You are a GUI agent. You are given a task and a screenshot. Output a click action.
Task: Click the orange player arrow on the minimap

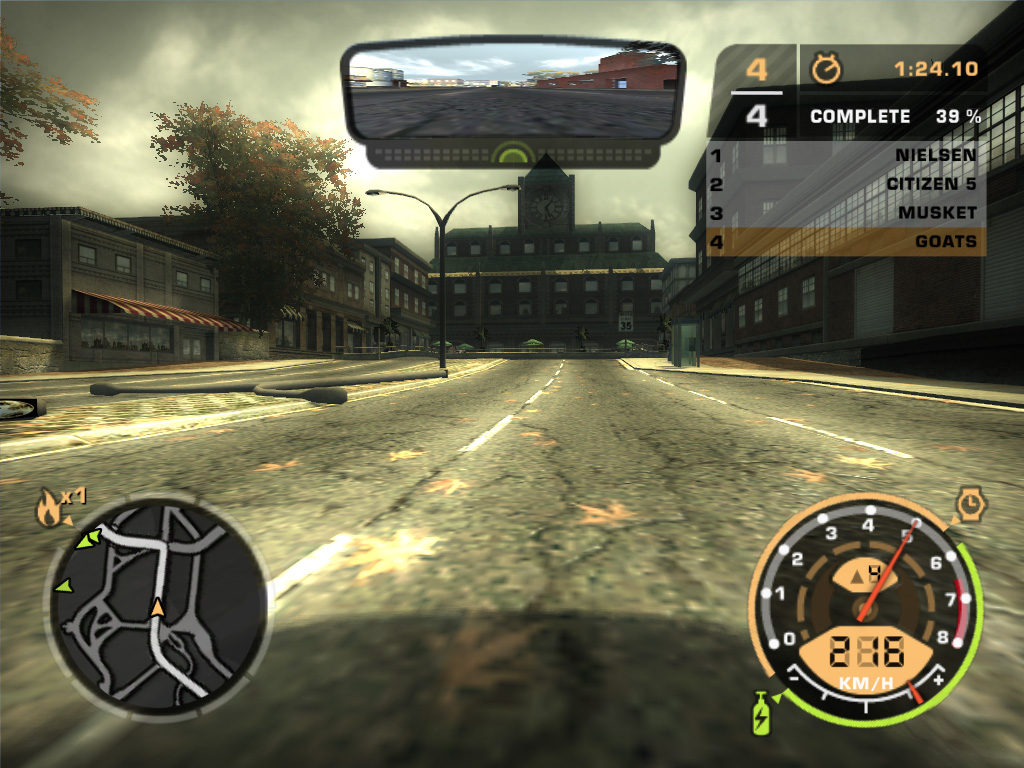[x=157, y=607]
